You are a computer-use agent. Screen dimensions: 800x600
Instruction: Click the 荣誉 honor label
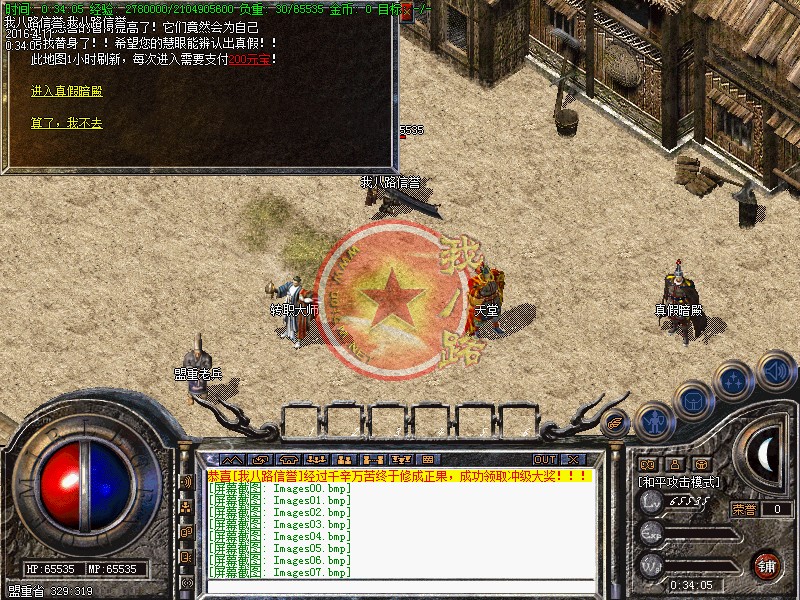tap(744, 509)
